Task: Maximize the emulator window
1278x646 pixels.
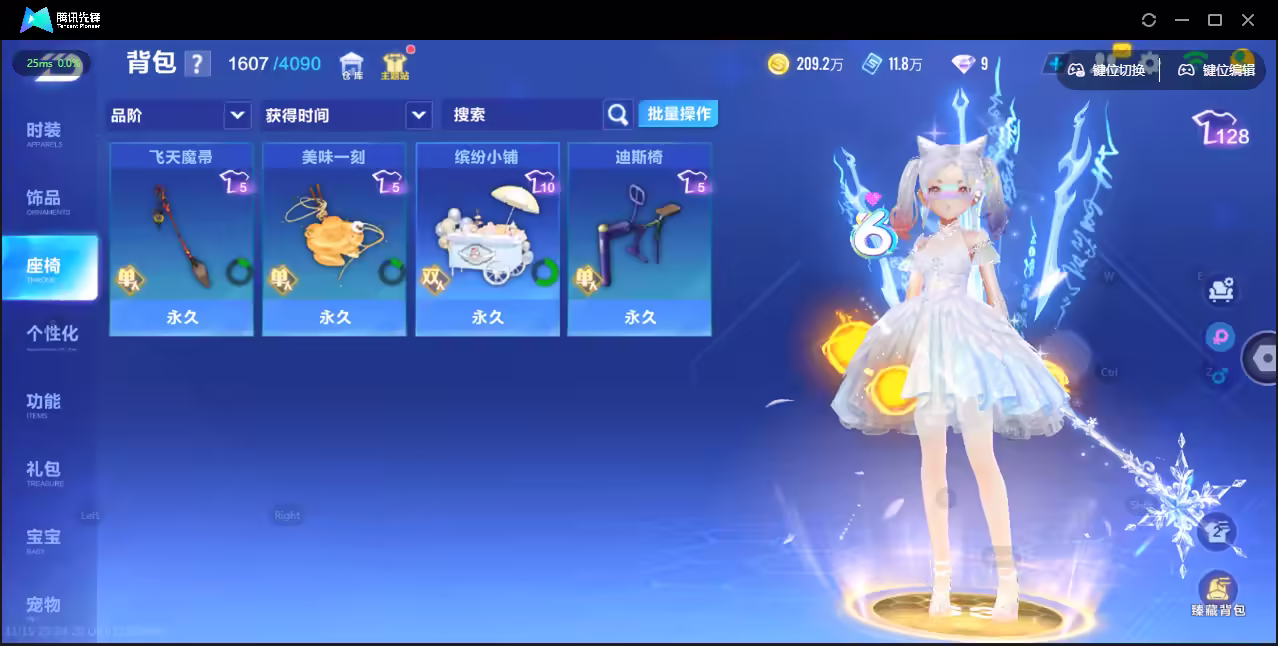Action: tap(1215, 20)
